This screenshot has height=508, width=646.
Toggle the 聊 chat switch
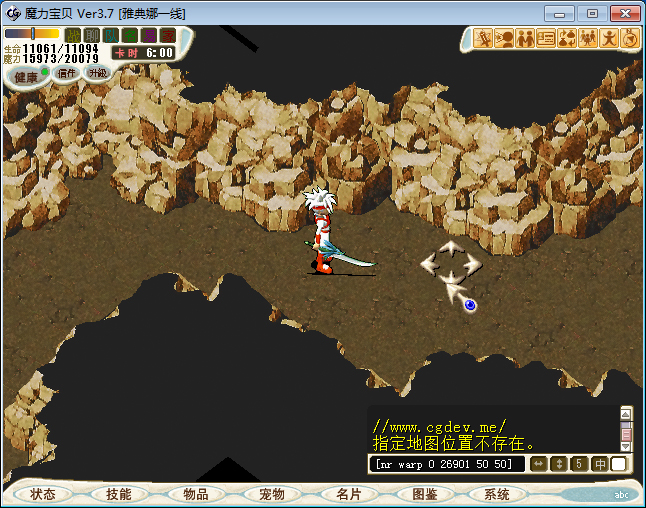point(91,35)
